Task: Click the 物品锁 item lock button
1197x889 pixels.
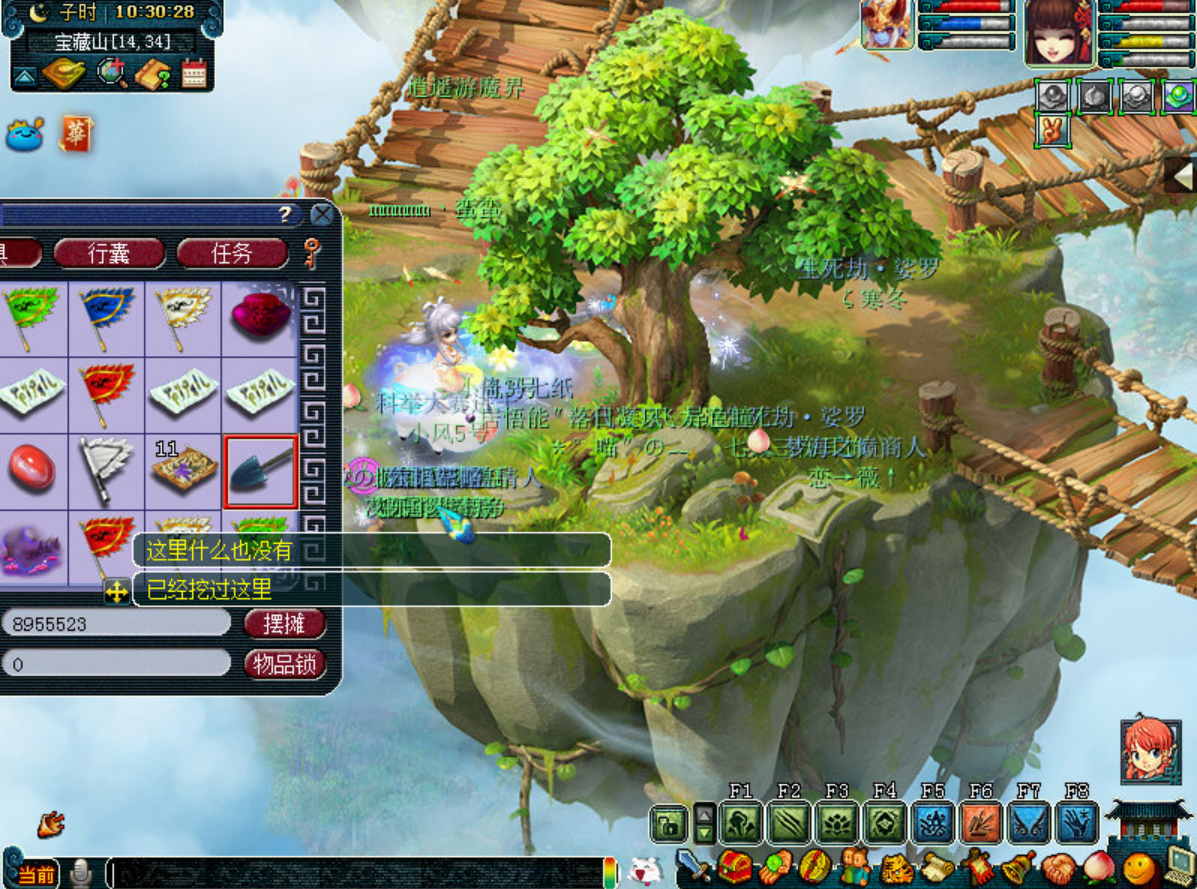Action: pyautogui.click(x=284, y=664)
